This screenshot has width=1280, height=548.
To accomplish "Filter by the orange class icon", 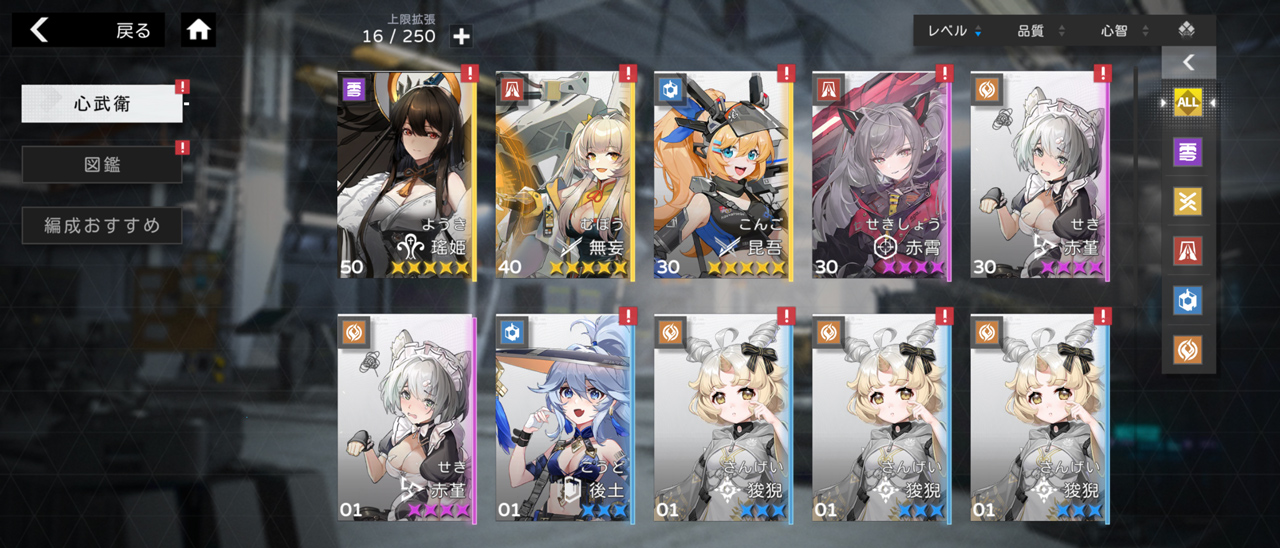I will pos(1188,350).
